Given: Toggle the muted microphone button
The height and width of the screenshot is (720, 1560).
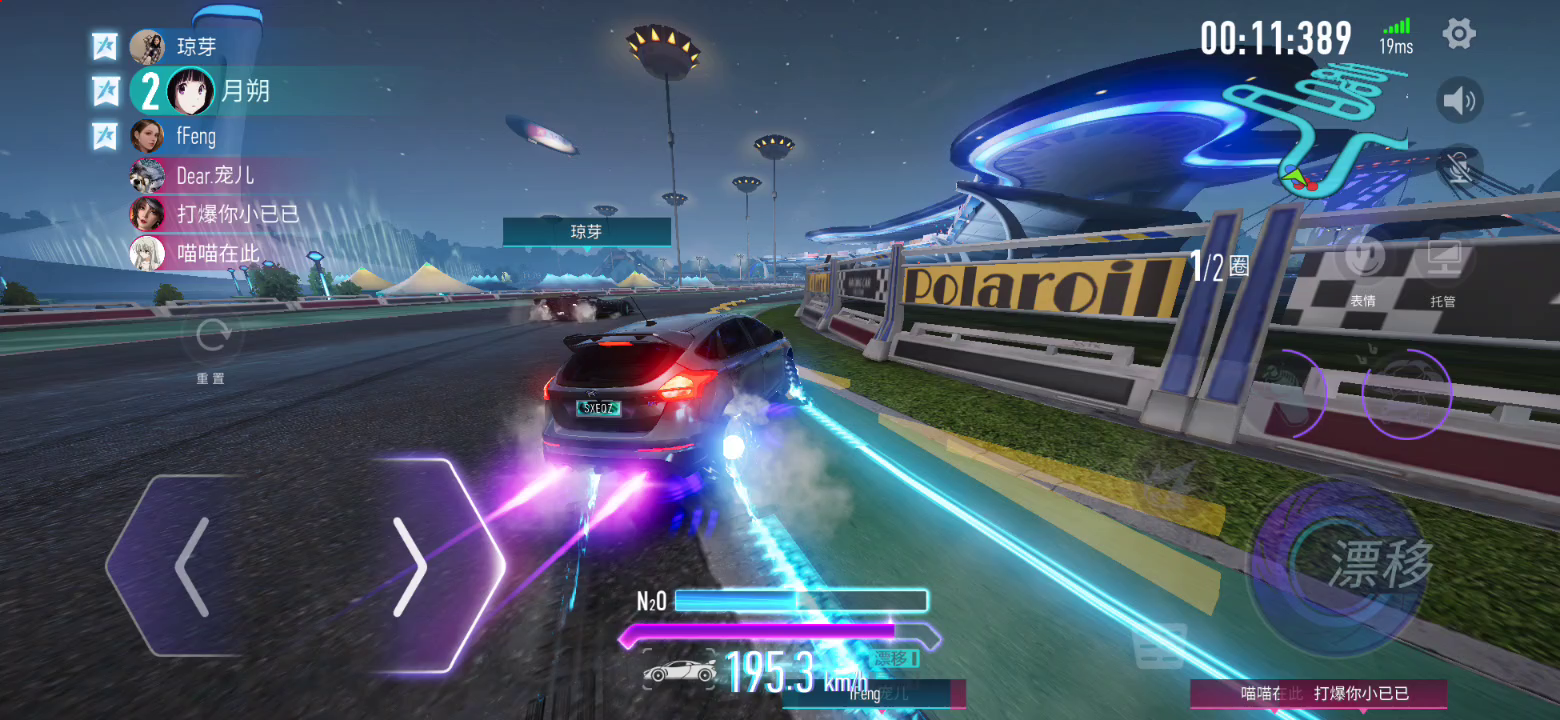Looking at the screenshot, I should pos(1459,167).
